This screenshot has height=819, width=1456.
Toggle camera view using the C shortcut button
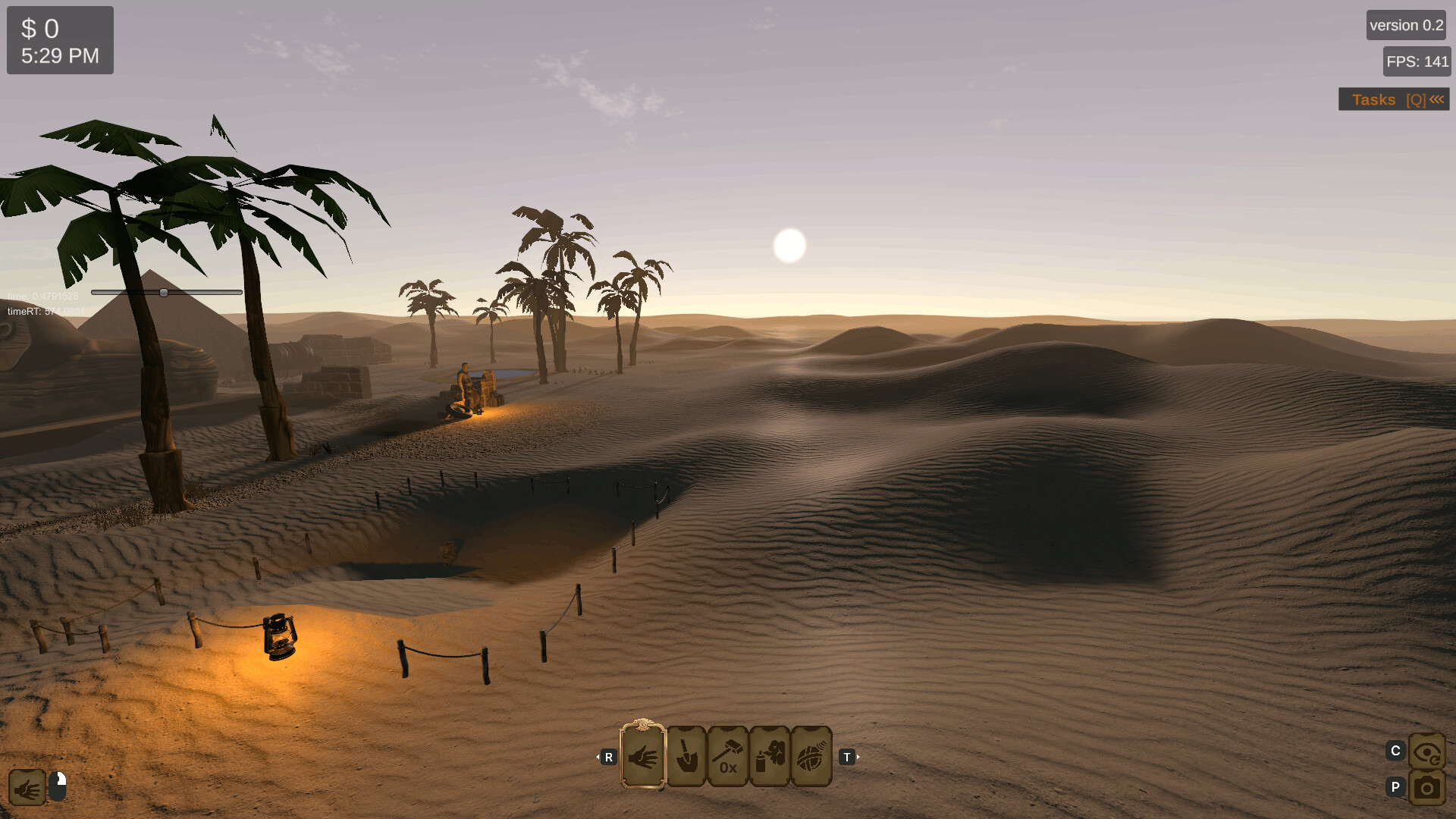coord(1395,751)
